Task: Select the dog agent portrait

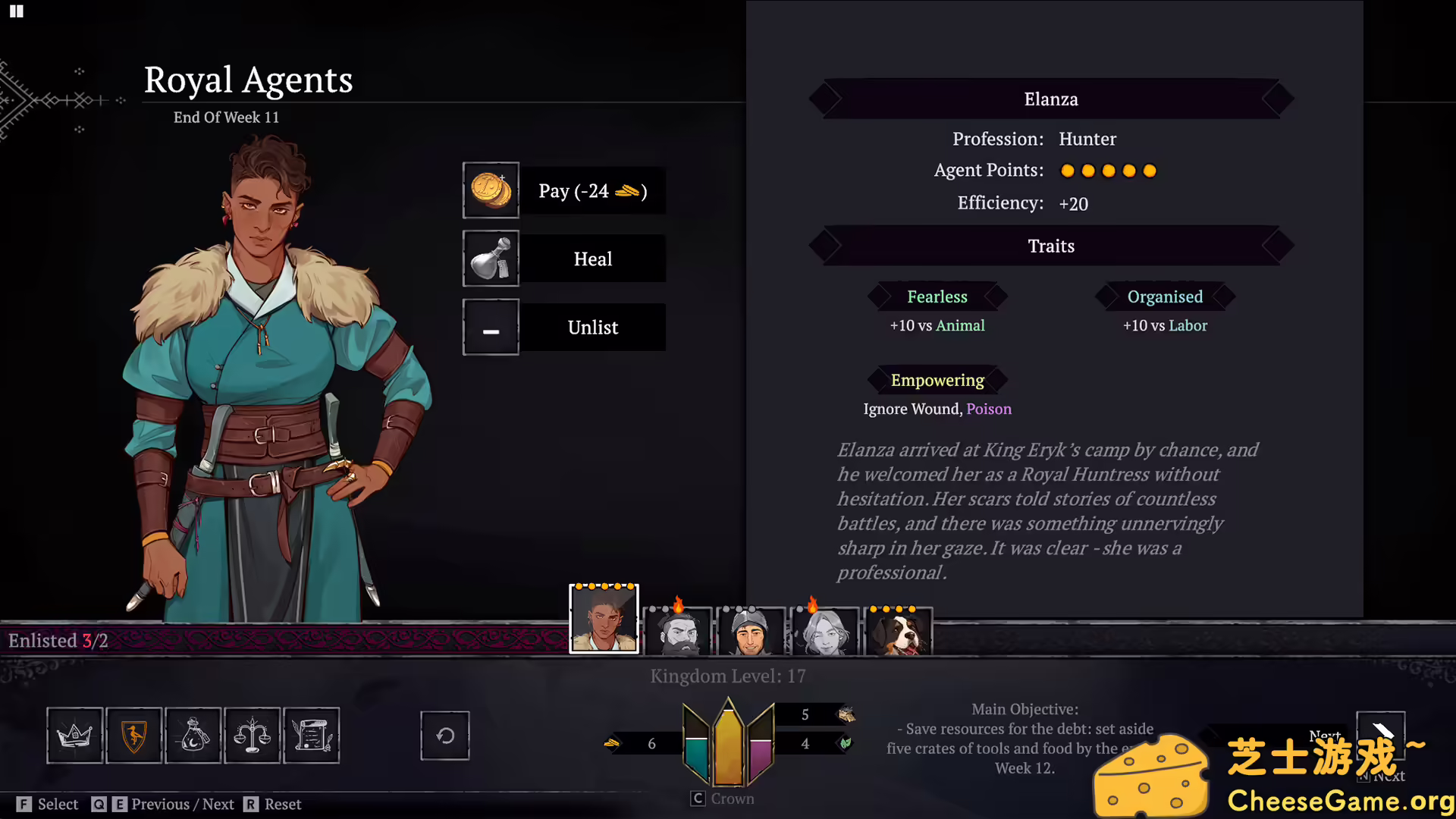Action: pos(898,631)
